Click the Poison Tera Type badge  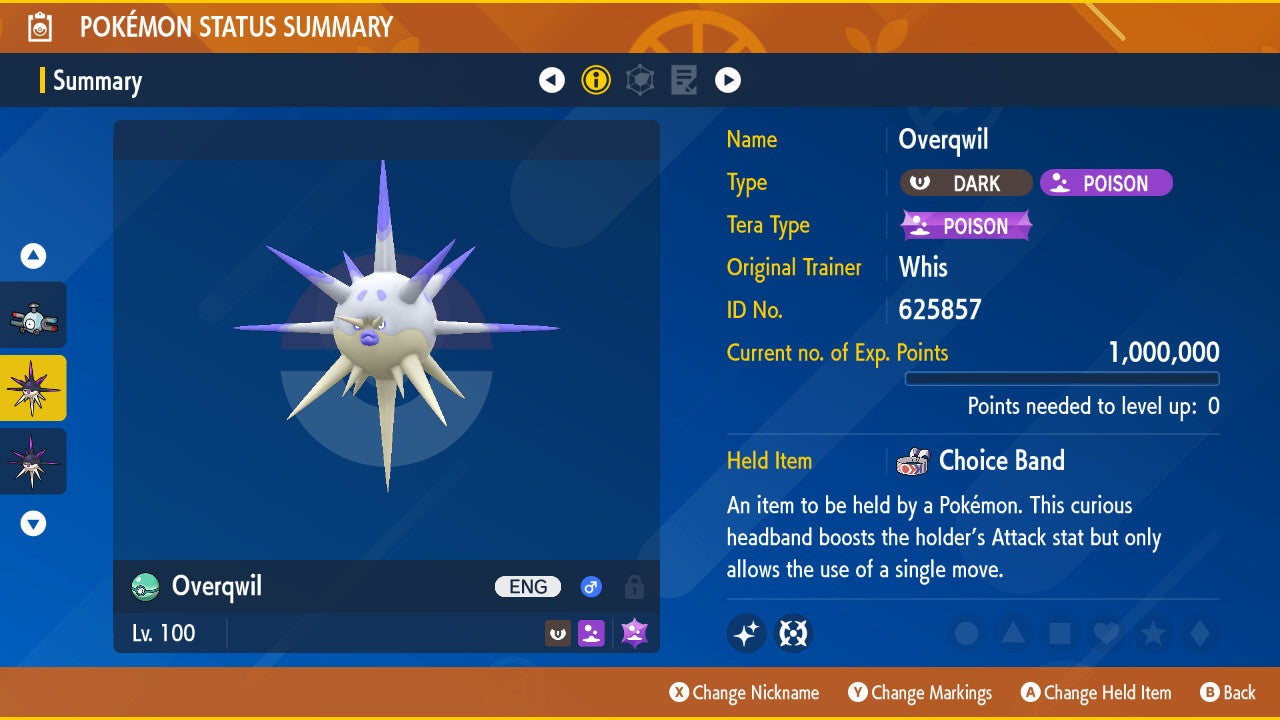click(x=966, y=226)
